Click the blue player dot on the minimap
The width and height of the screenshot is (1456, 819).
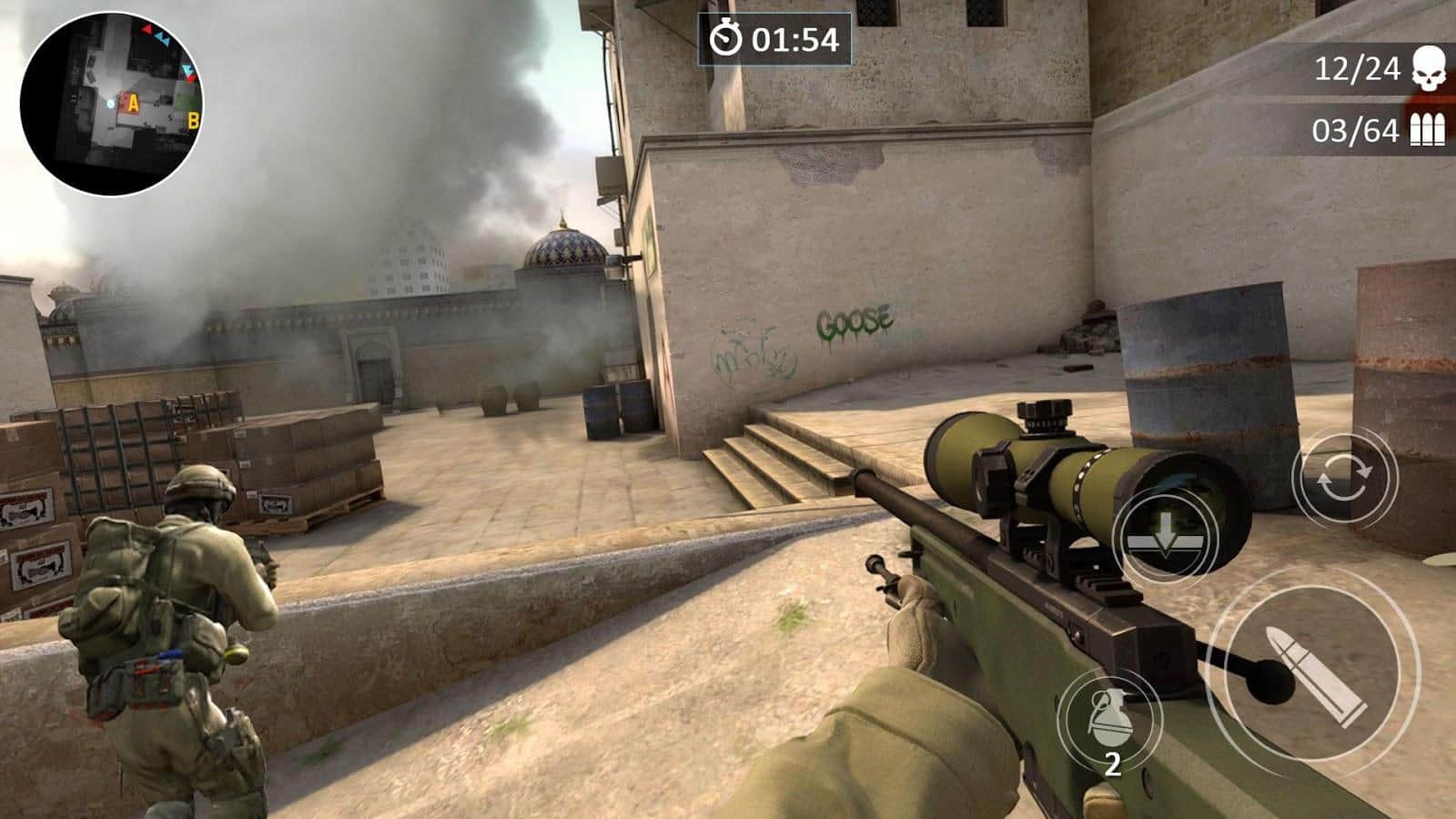click(112, 104)
